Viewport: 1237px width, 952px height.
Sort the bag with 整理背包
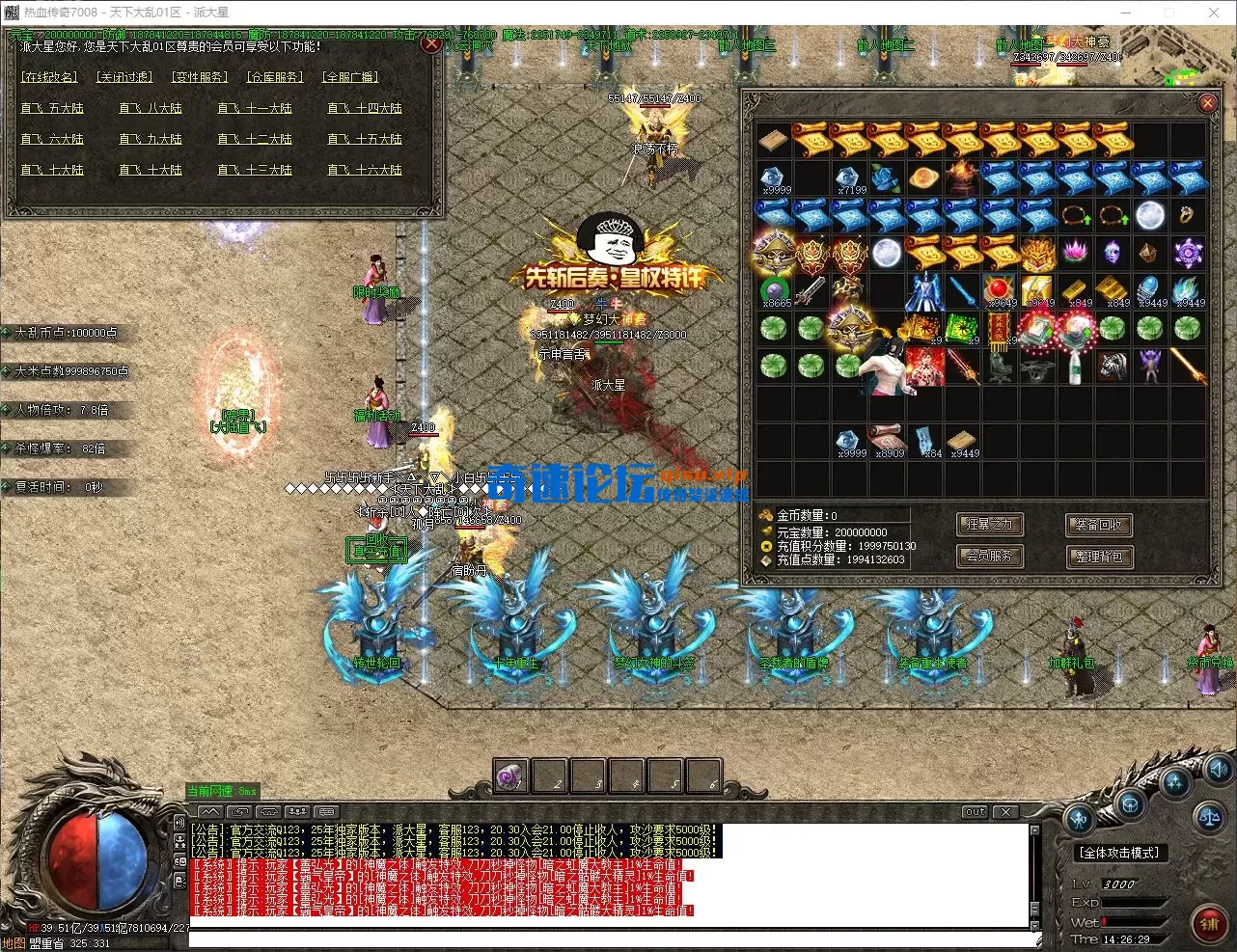click(x=1098, y=557)
